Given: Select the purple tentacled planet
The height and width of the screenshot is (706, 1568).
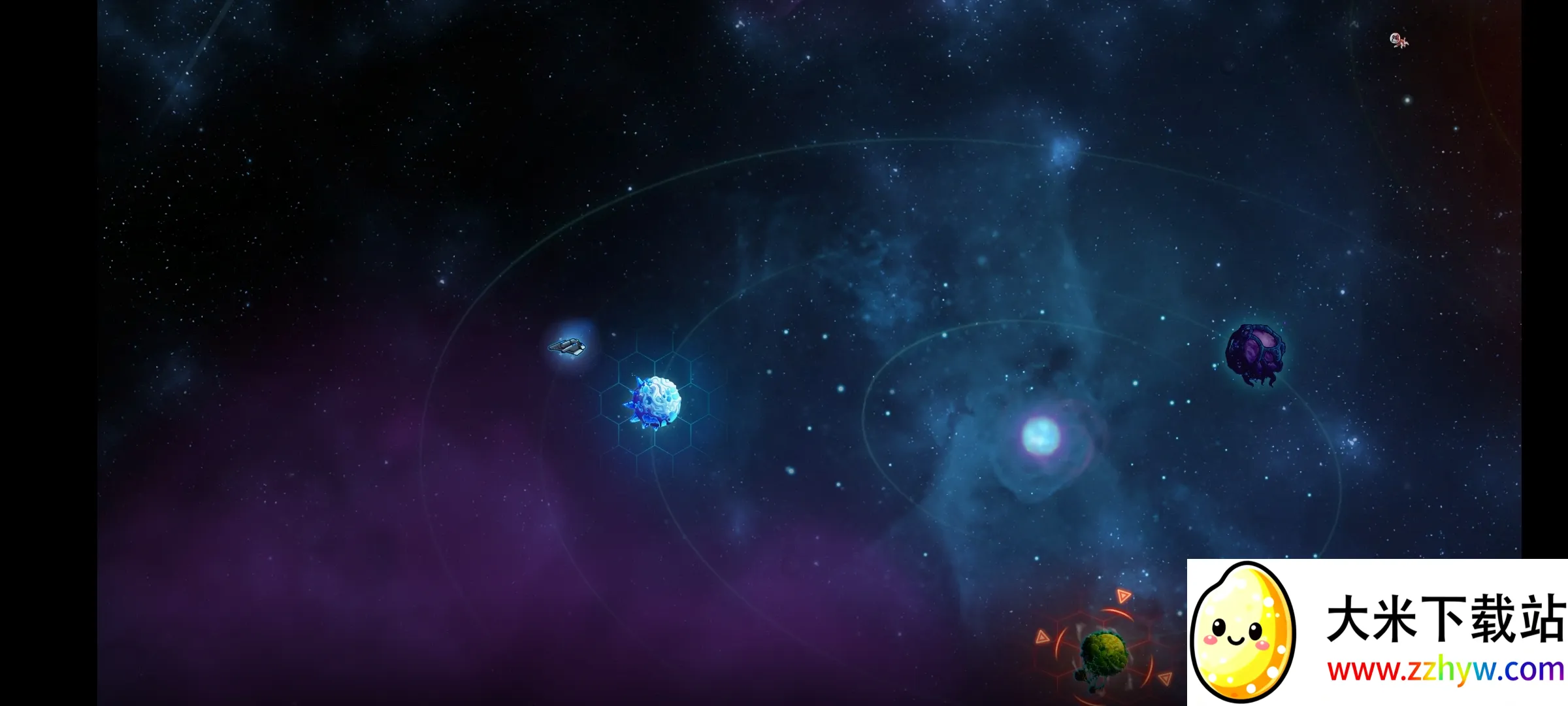Looking at the screenshot, I should [x=1254, y=353].
